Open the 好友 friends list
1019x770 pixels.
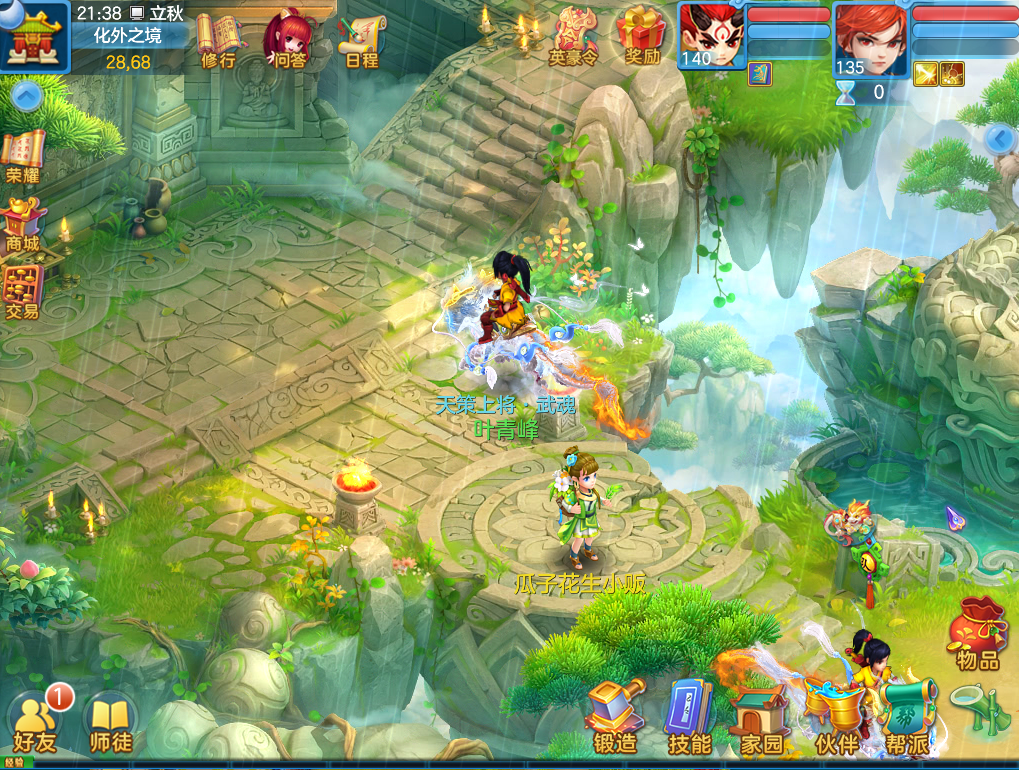[36, 721]
